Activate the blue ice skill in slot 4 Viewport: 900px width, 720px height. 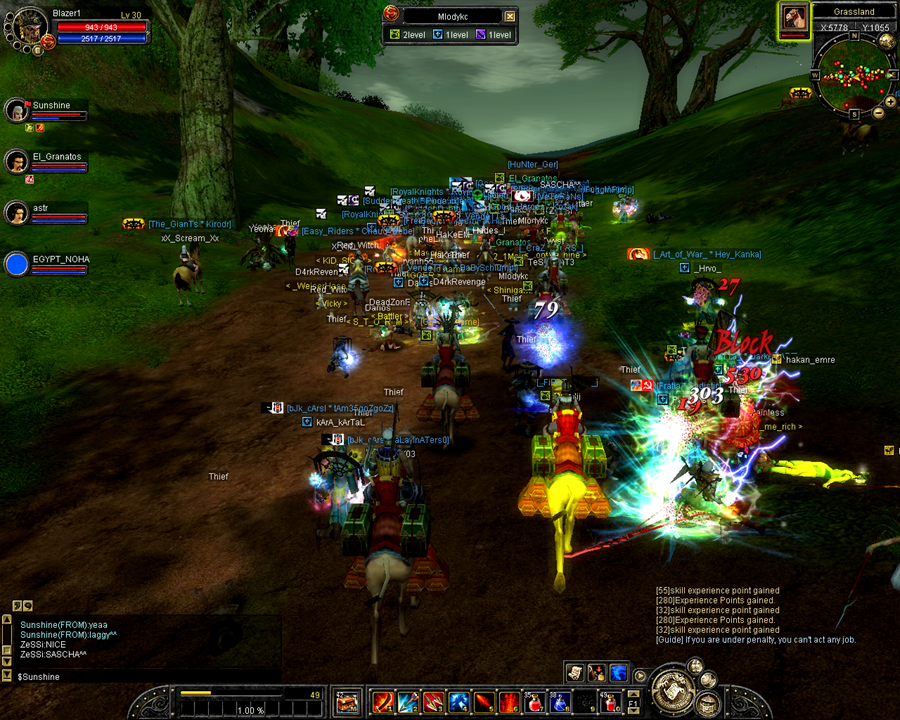pos(458,702)
